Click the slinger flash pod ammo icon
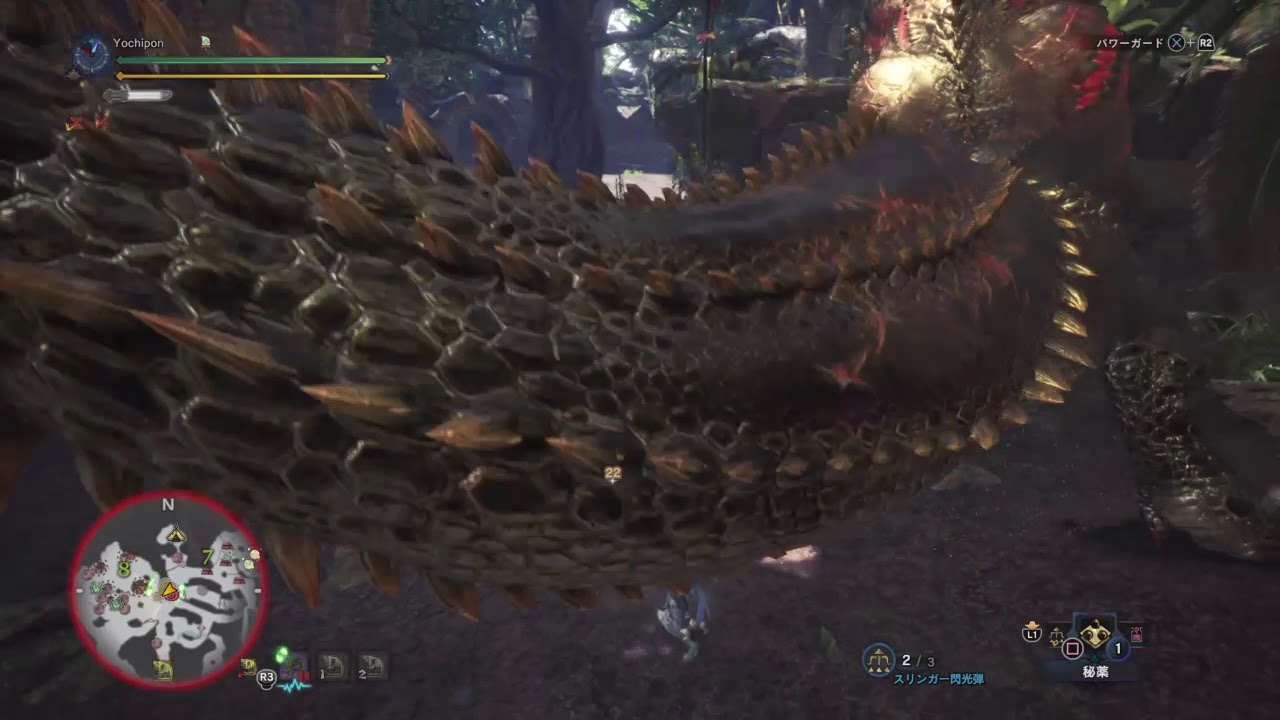The height and width of the screenshot is (720, 1280). (x=878, y=658)
